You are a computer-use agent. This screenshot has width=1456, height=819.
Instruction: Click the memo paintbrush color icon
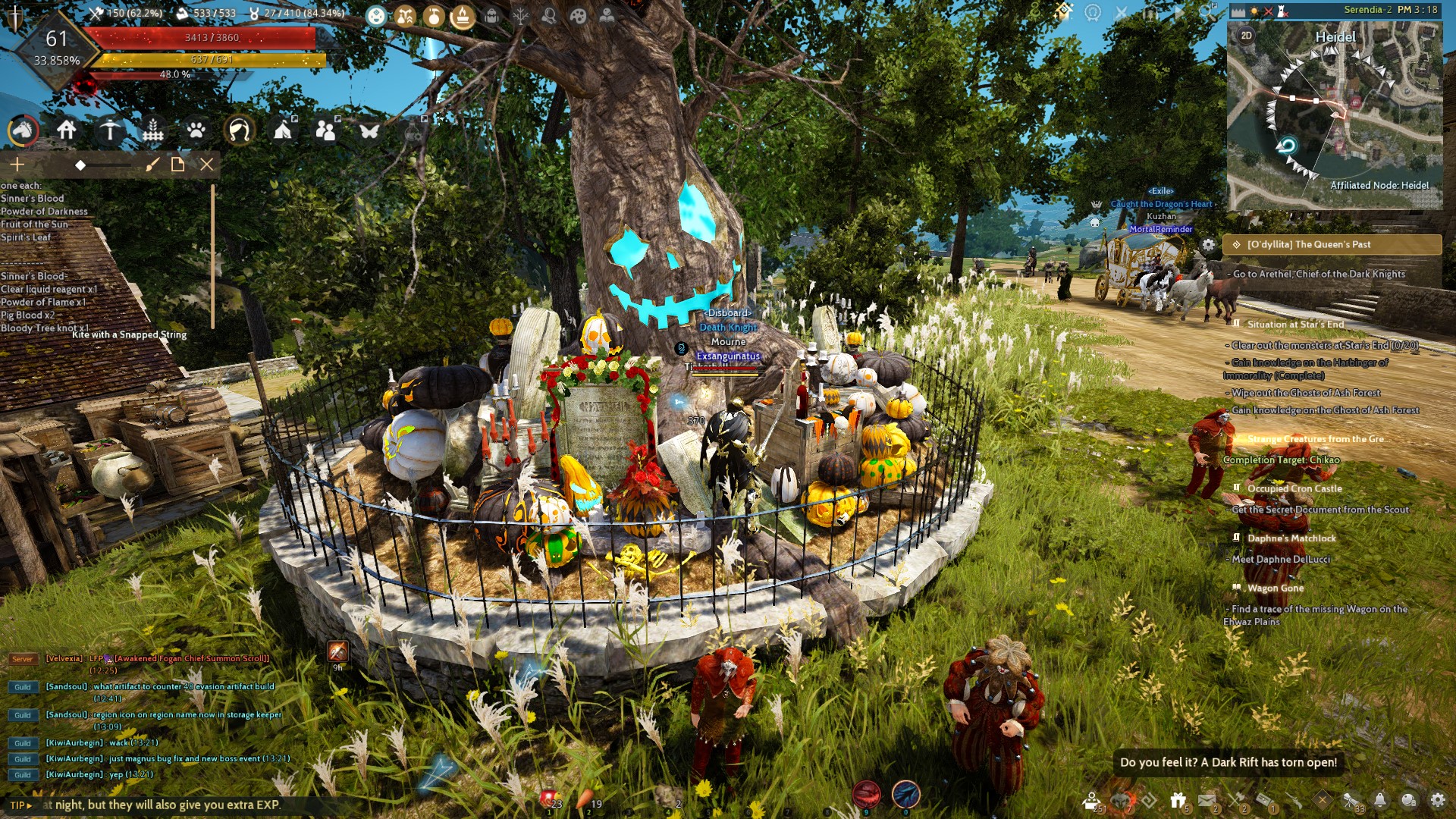coord(152,165)
